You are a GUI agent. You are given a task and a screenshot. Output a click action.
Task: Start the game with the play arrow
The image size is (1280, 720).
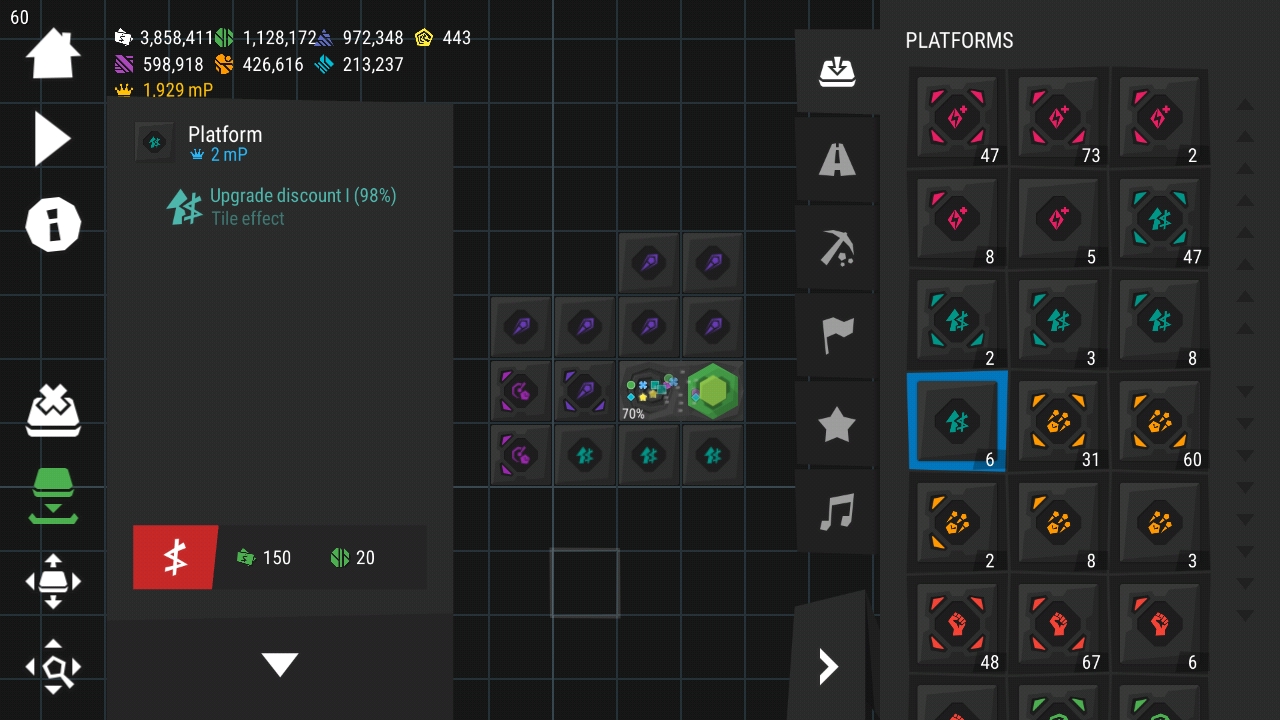pos(52,138)
